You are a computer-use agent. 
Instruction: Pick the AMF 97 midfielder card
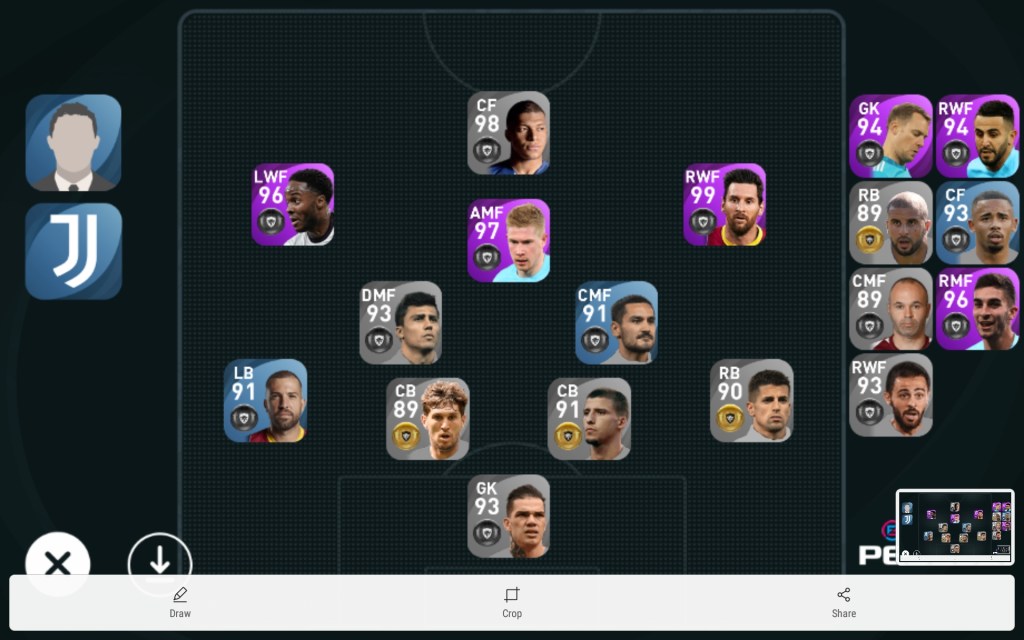(x=509, y=240)
